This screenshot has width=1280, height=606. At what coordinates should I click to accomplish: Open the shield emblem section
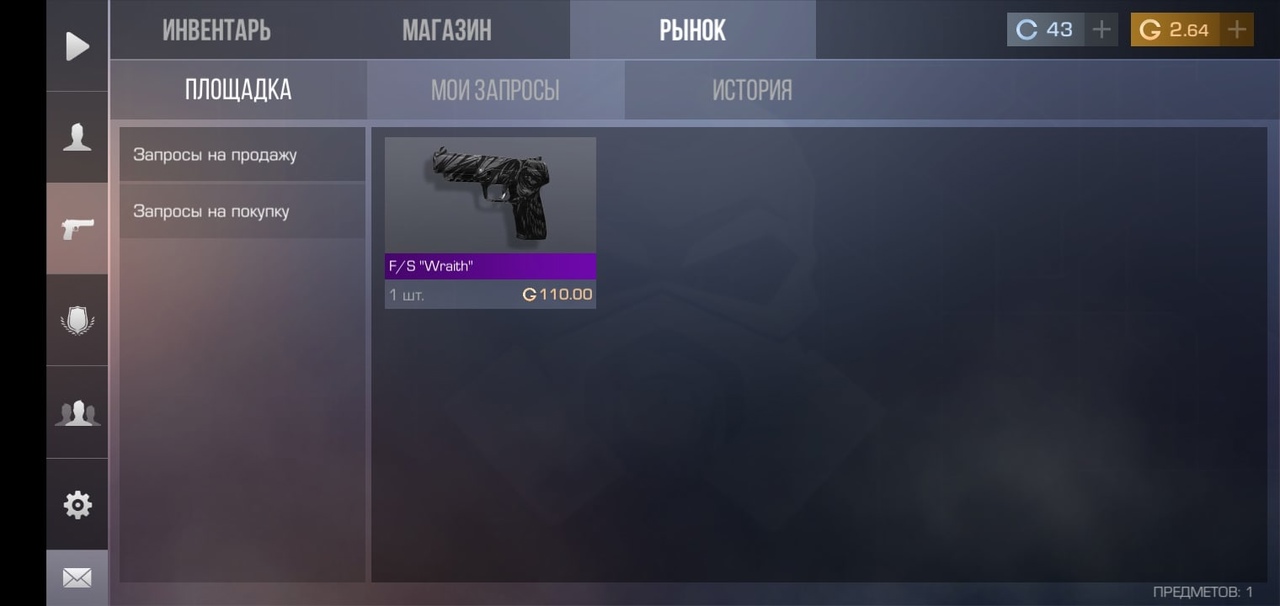(x=77, y=321)
